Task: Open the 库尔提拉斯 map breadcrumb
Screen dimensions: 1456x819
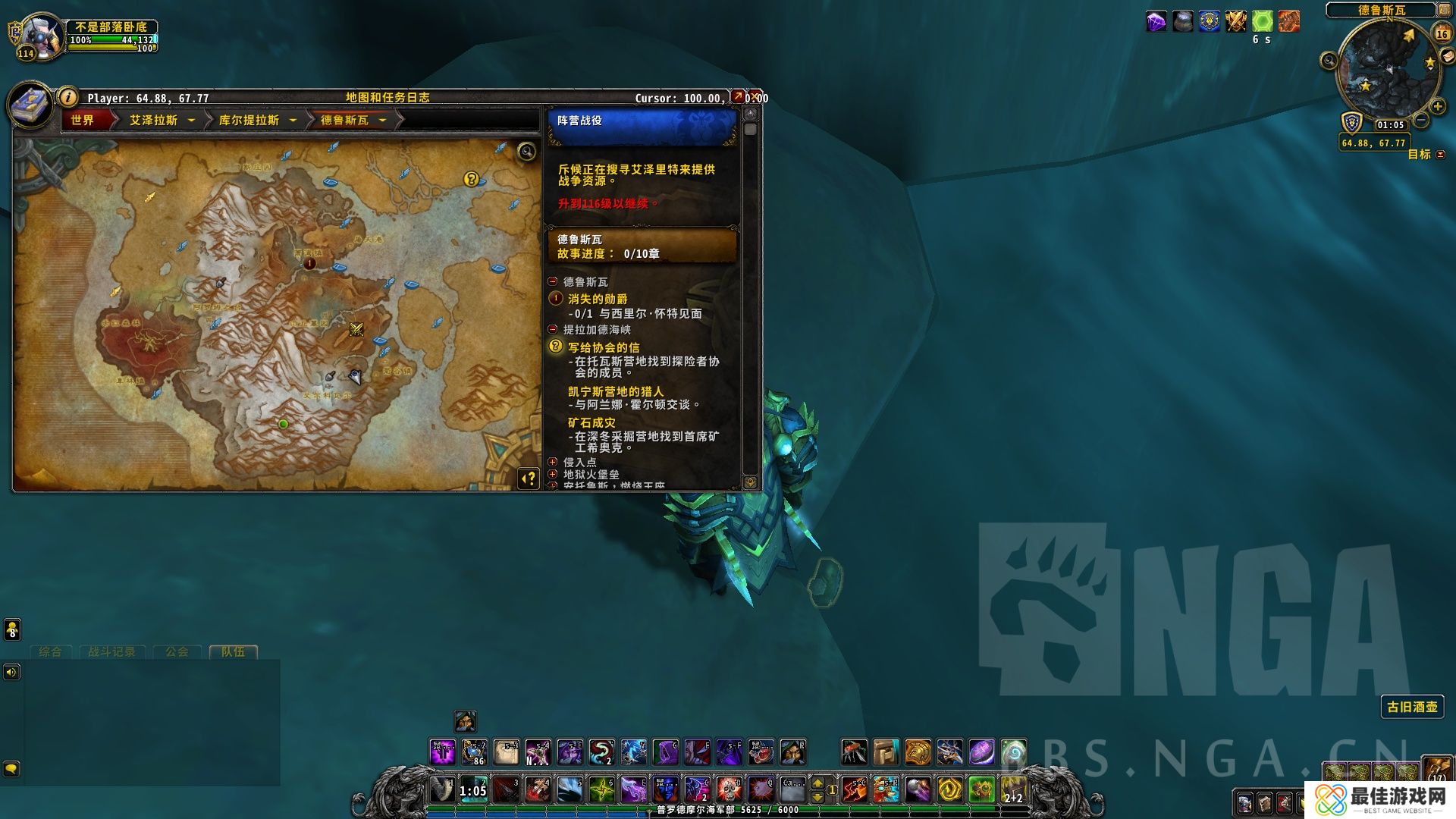Action: pos(249,121)
